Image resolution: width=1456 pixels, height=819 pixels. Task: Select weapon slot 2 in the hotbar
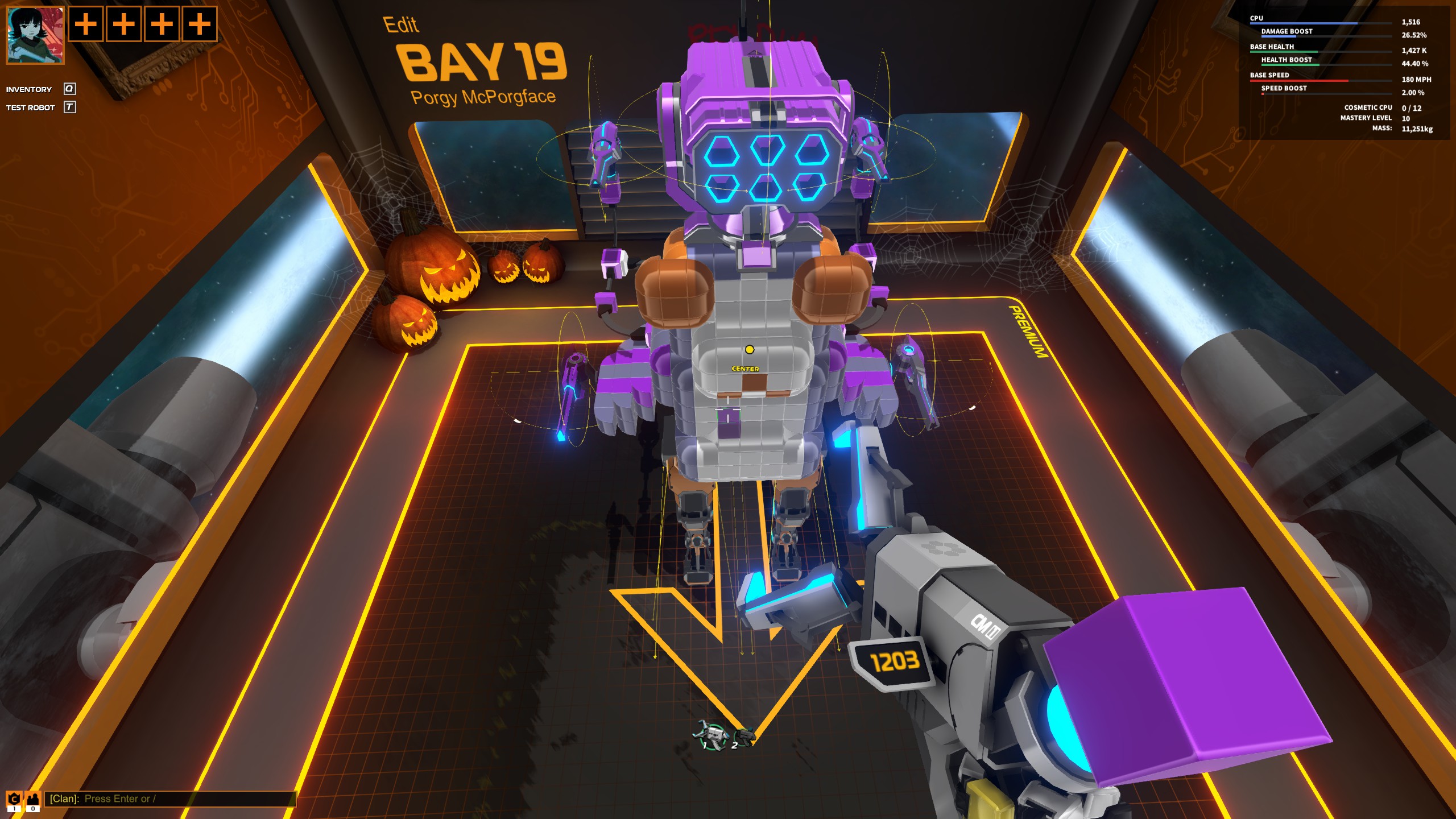click(x=744, y=739)
